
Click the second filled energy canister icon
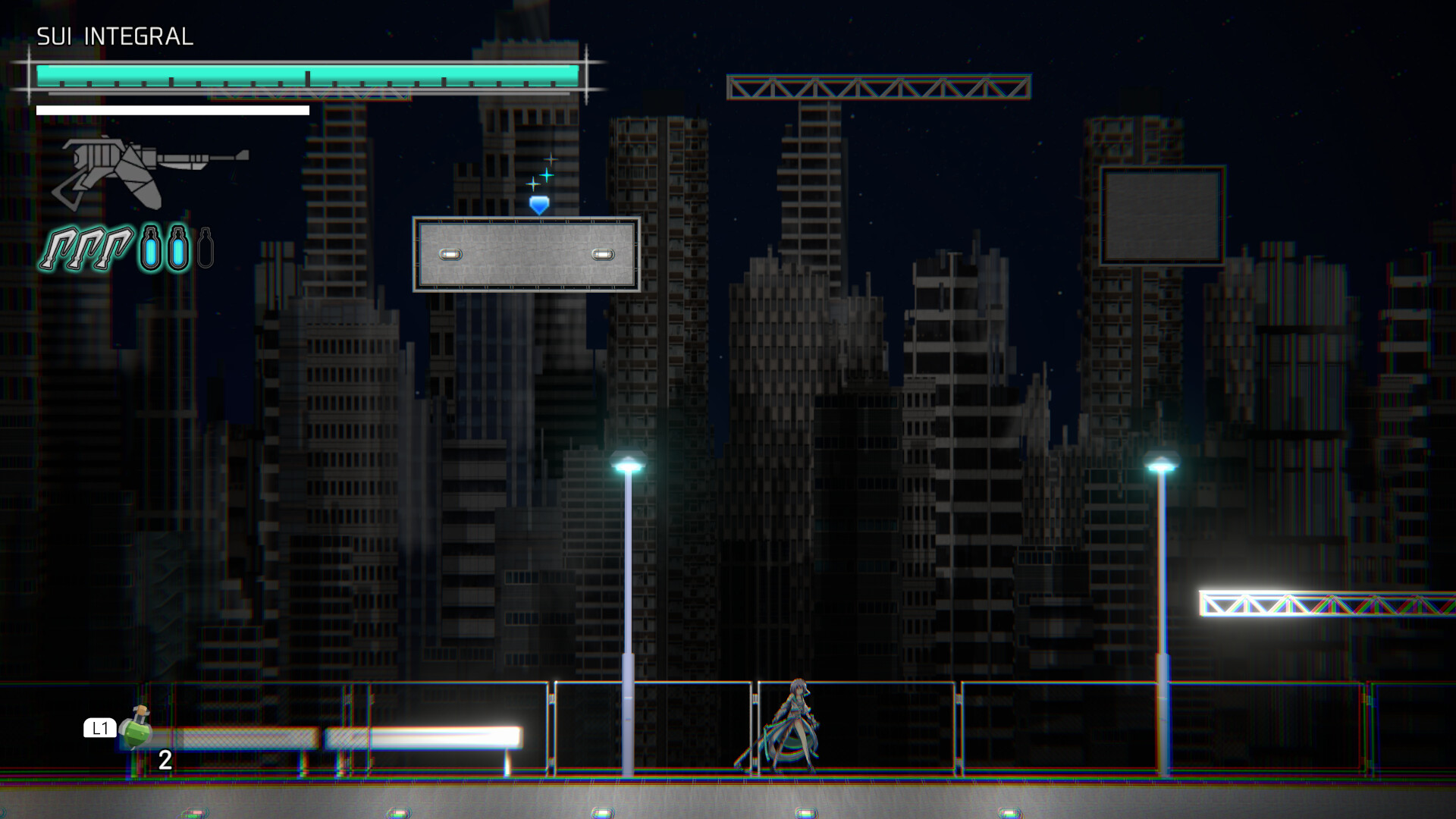click(x=178, y=246)
